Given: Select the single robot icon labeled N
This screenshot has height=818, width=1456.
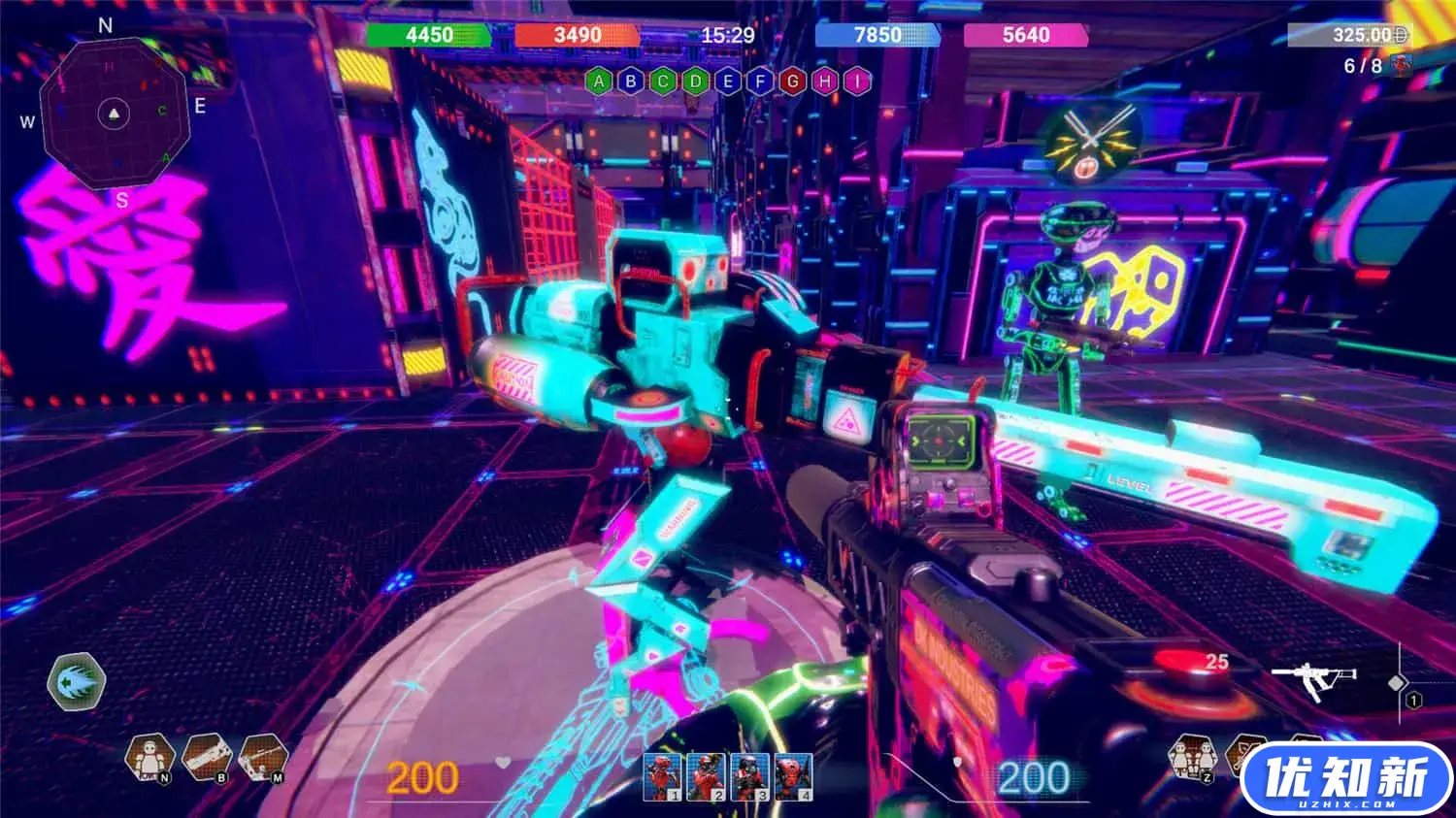Looking at the screenshot, I should [x=149, y=756].
